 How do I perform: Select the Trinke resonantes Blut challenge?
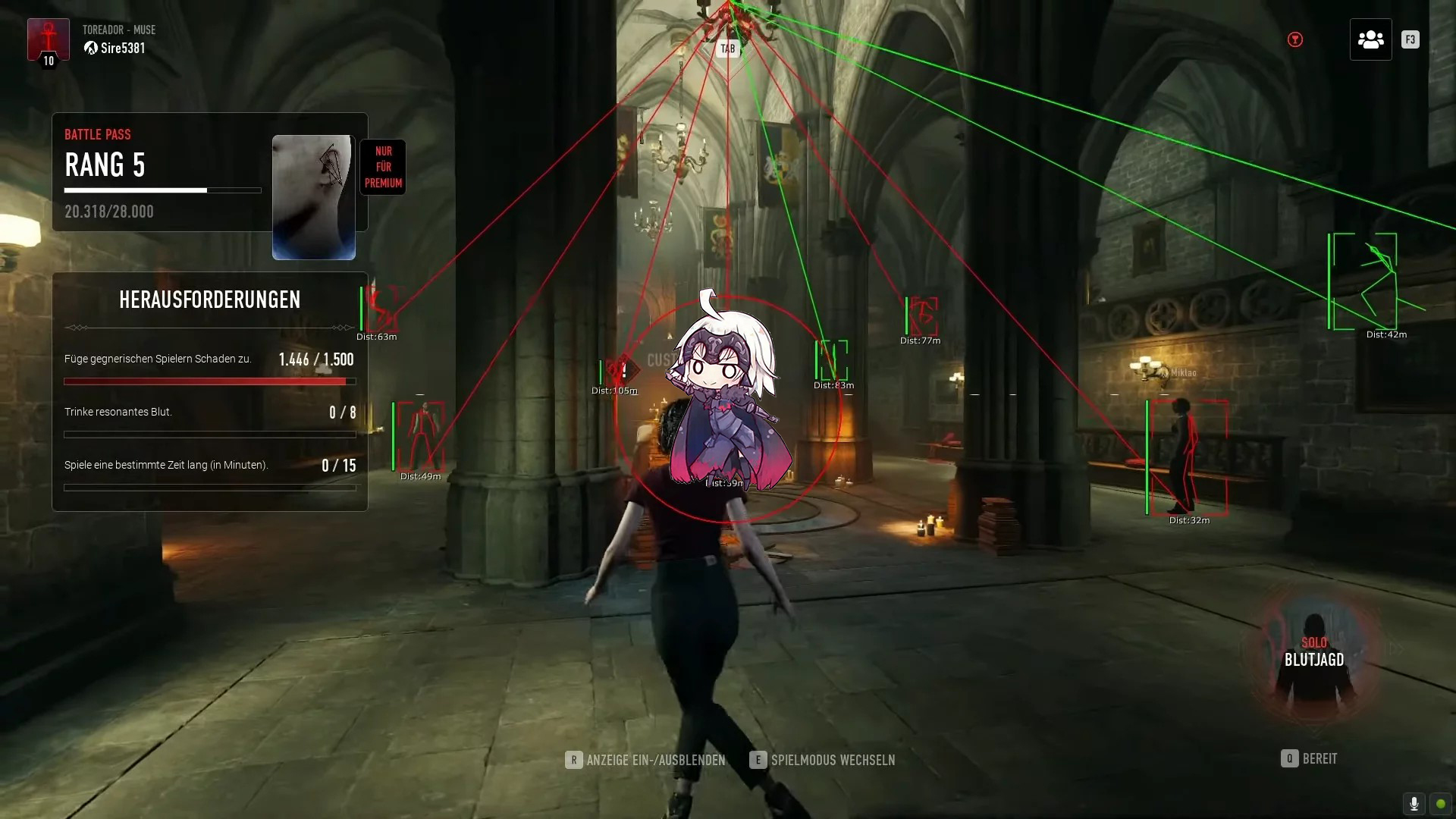(209, 422)
